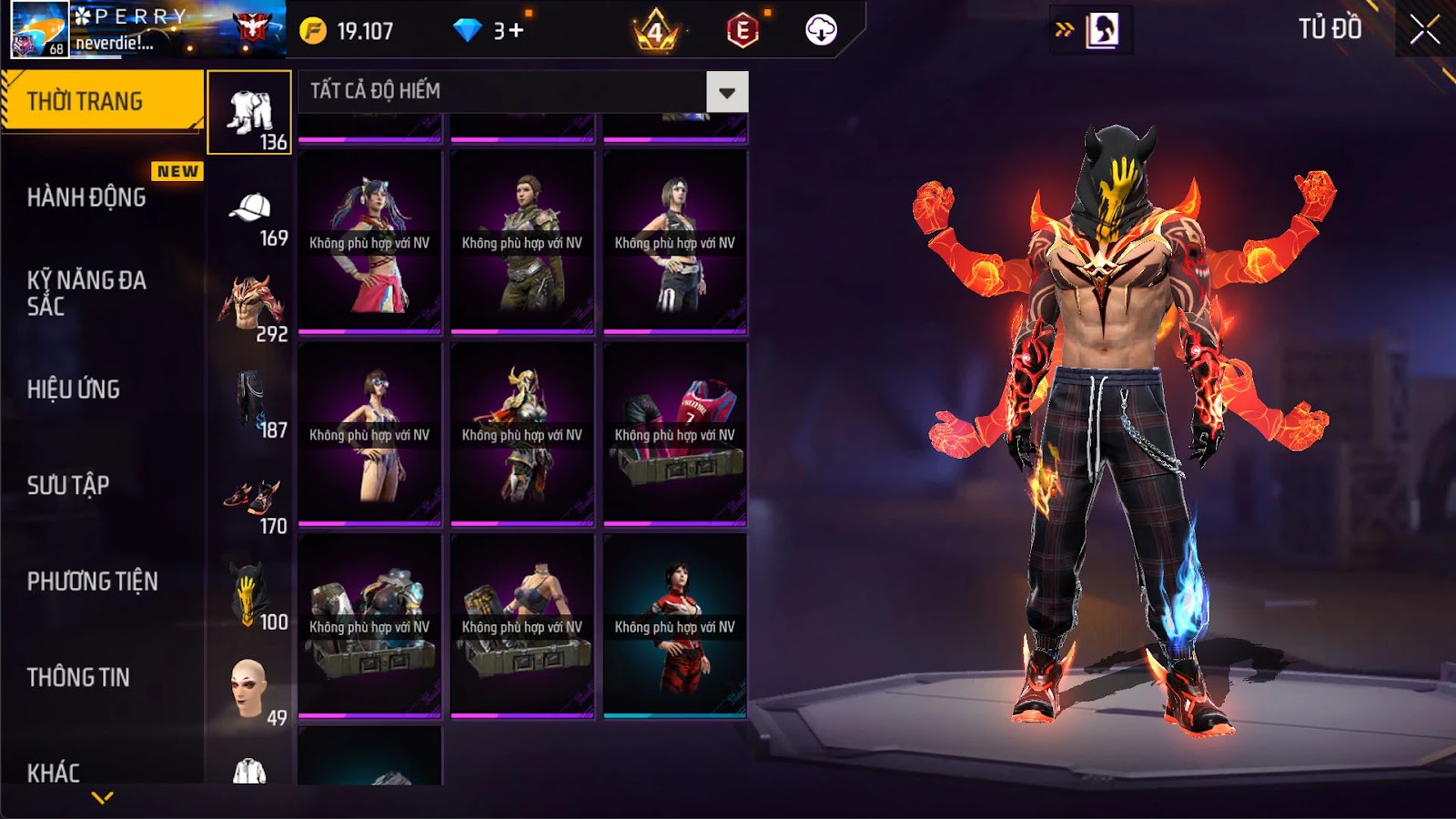Open the mask subcategory showing 100
The width and height of the screenshot is (1456, 819).
[x=249, y=595]
